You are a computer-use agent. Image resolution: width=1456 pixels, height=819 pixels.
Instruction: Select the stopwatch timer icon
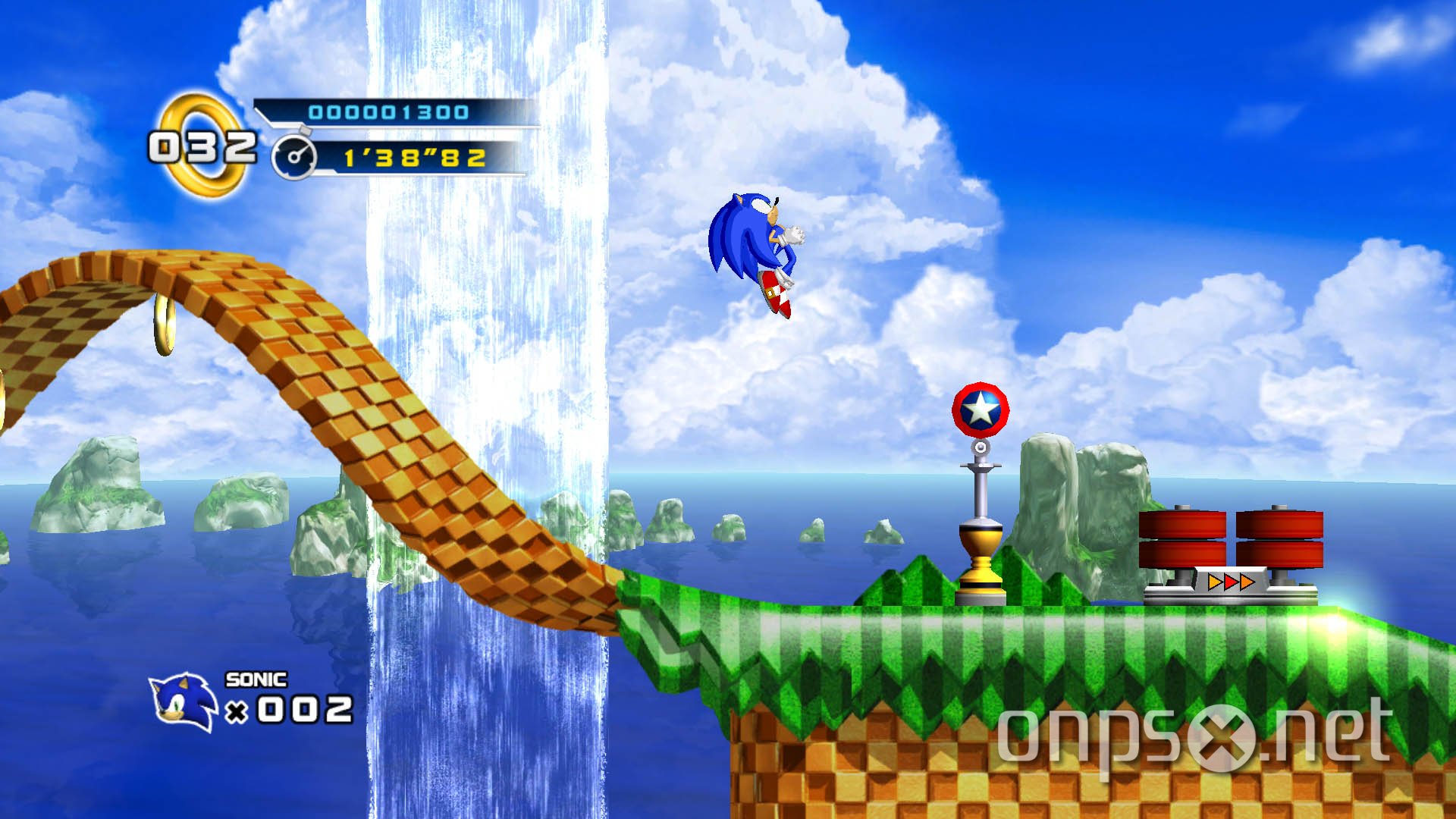[x=296, y=157]
